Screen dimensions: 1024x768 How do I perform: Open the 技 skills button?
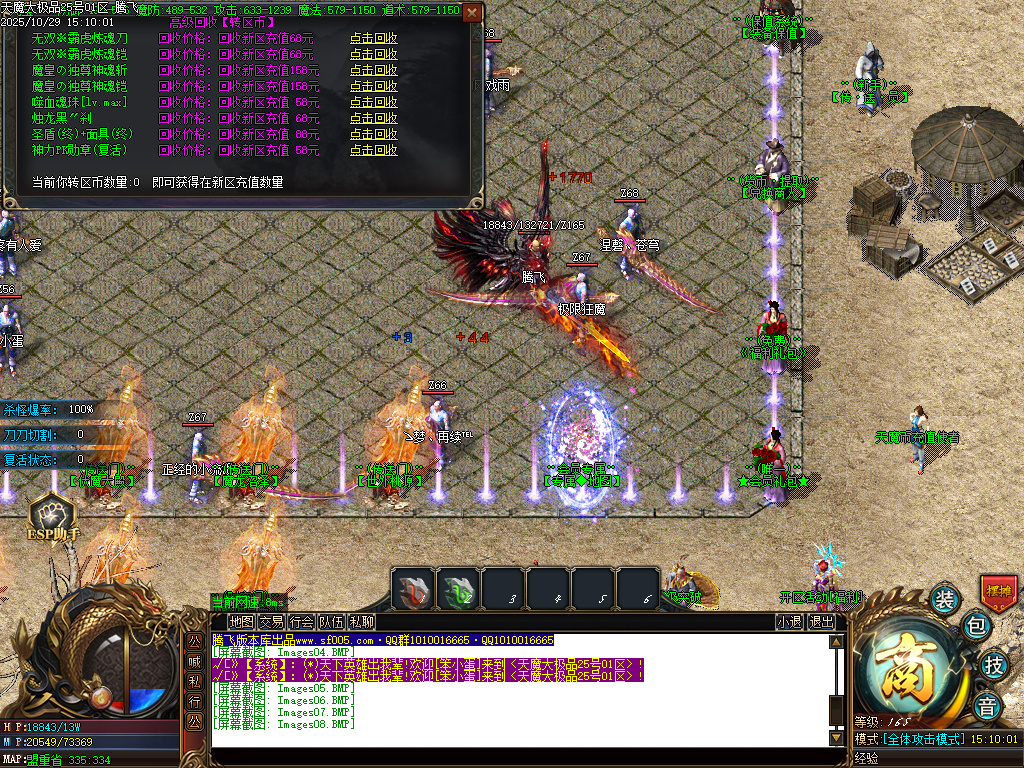pos(993,664)
